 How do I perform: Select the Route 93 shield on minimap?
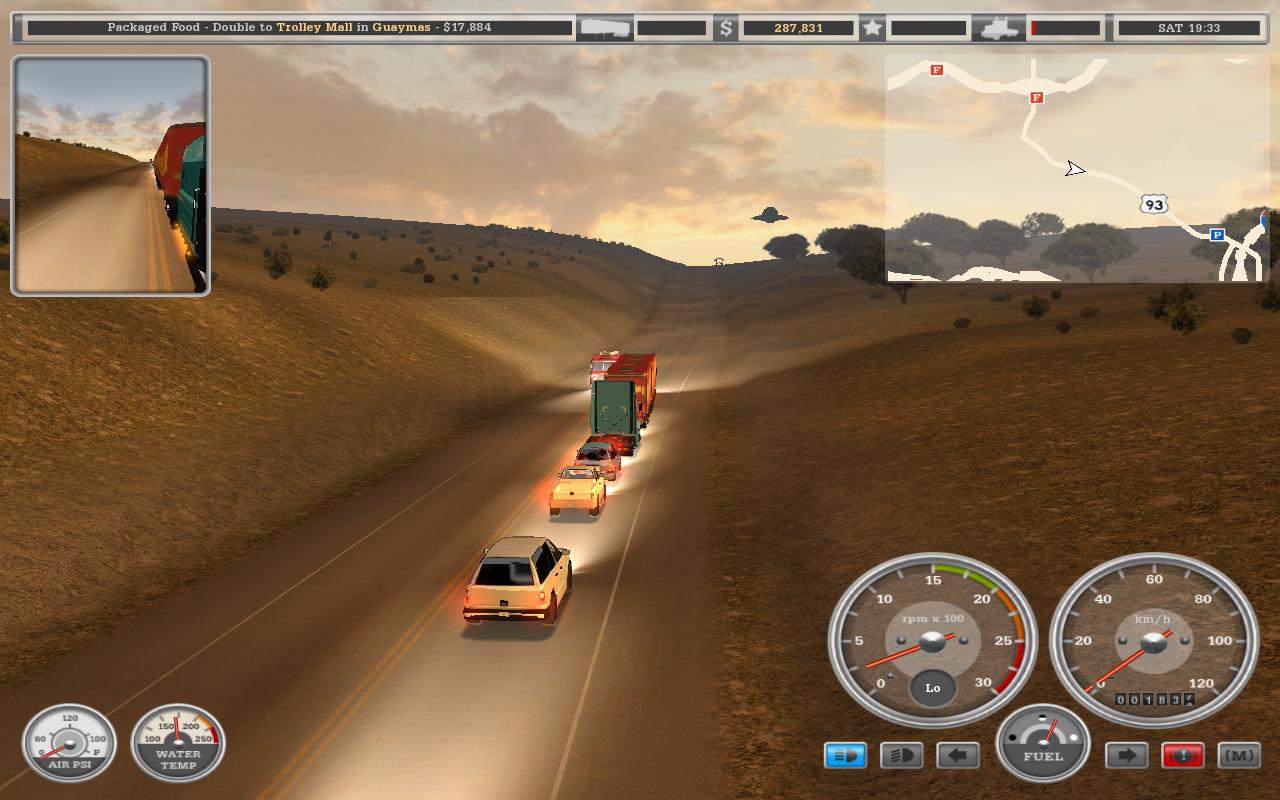click(x=1154, y=205)
